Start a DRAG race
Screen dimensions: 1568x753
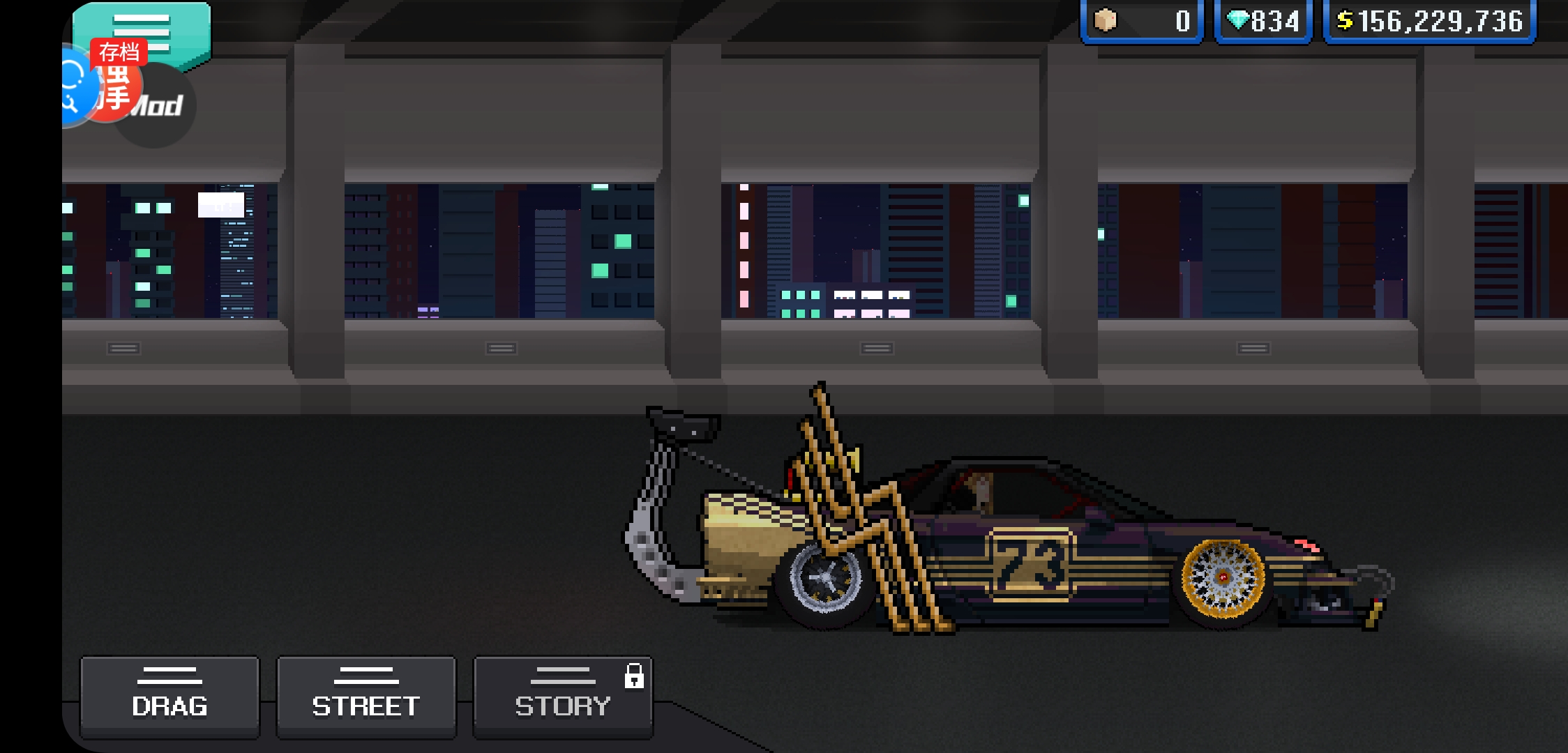(169, 697)
